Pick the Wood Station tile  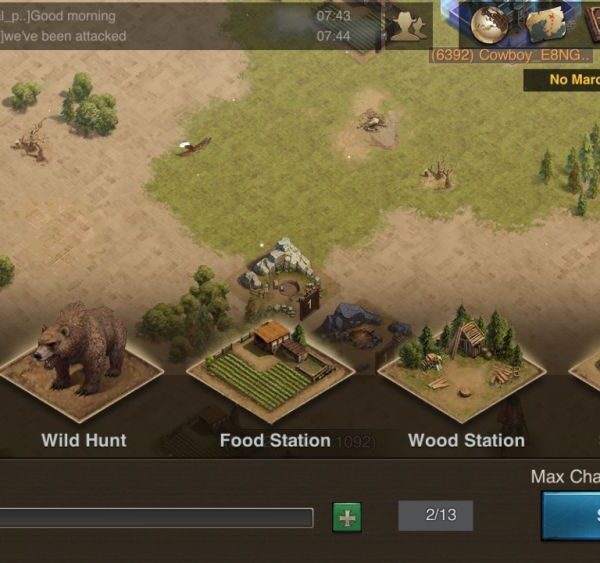[462, 365]
